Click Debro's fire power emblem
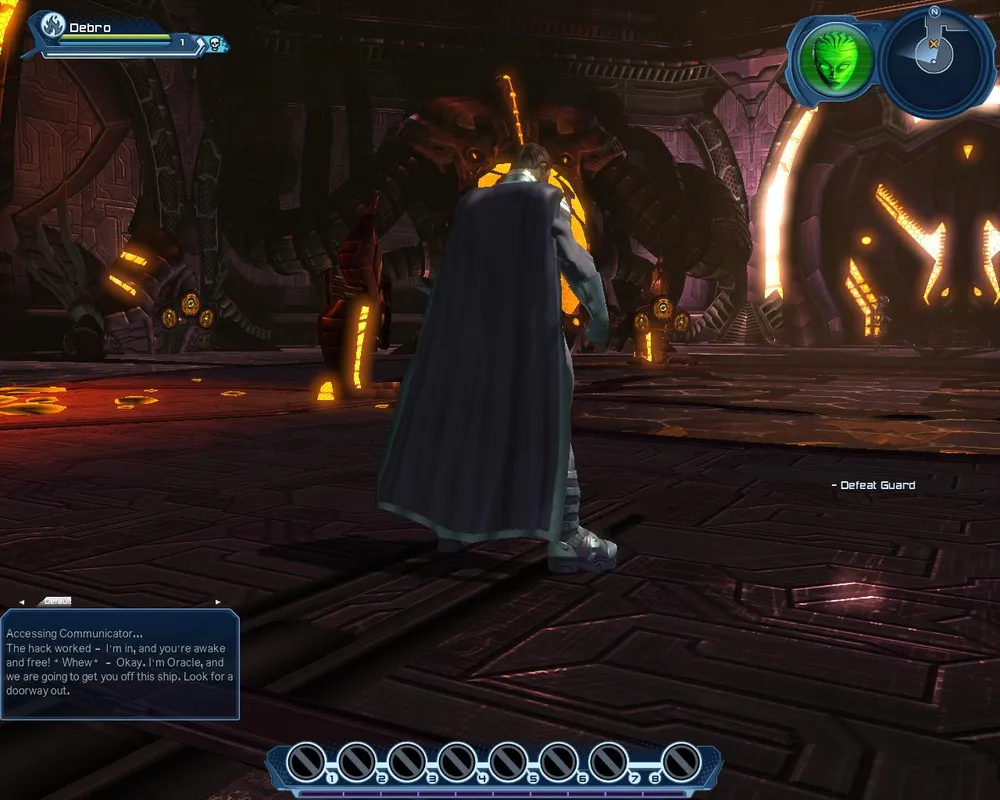The height and width of the screenshot is (800, 1000). [x=52, y=28]
